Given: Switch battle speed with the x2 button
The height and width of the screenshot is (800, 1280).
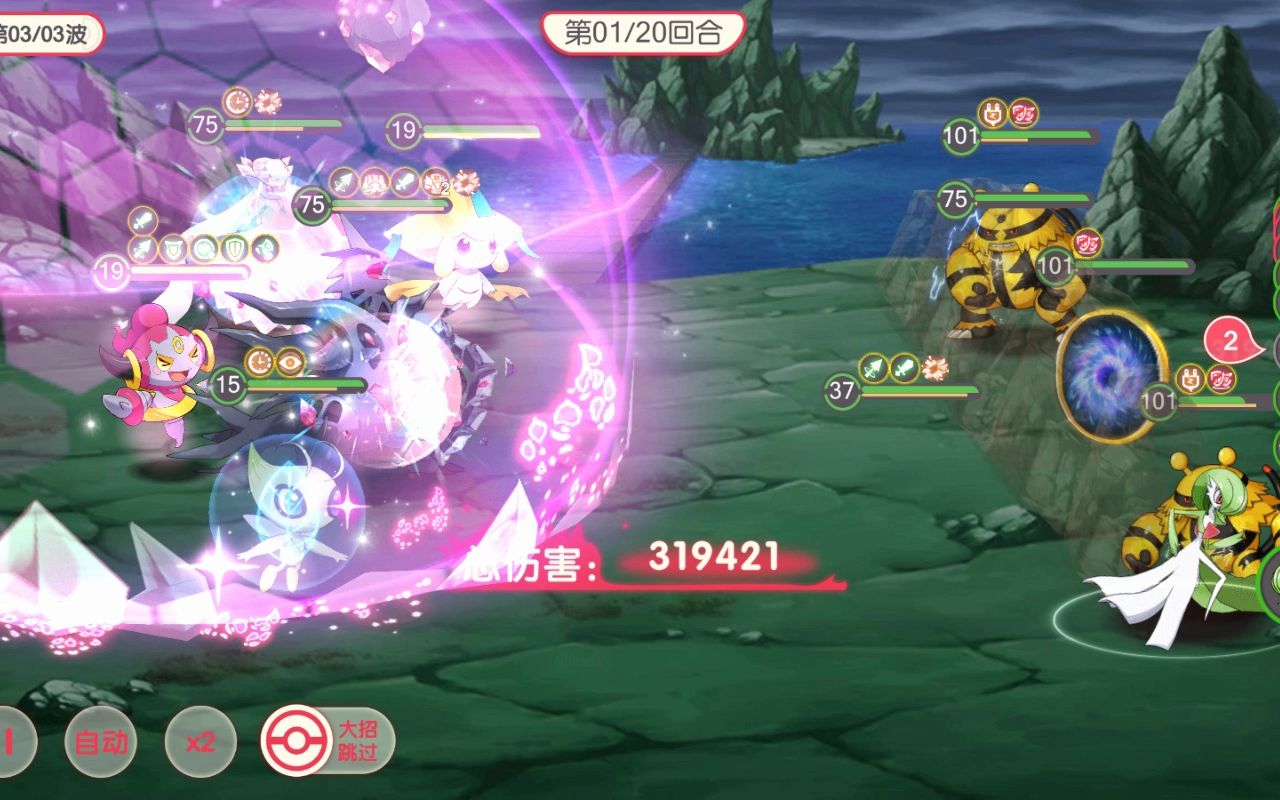Looking at the screenshot, I should [201, 743].
